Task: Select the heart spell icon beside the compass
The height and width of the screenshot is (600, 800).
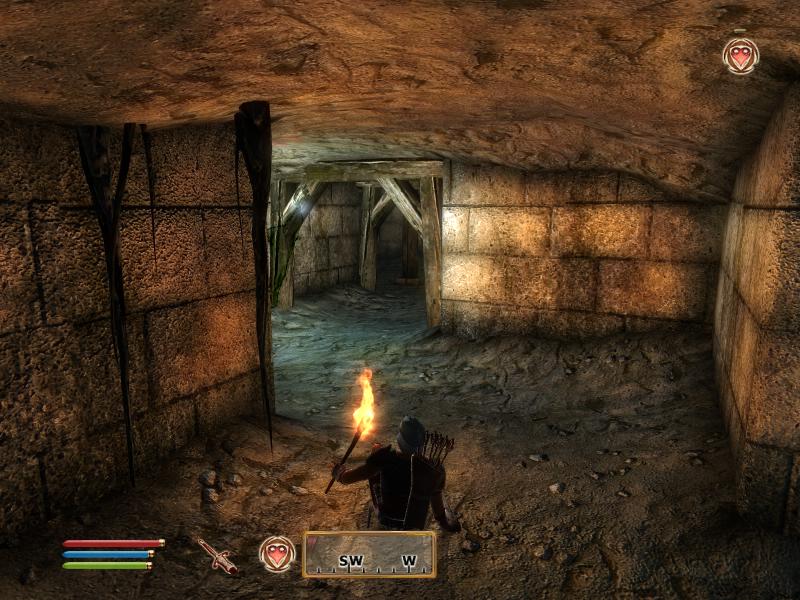Action: [277, 554]
